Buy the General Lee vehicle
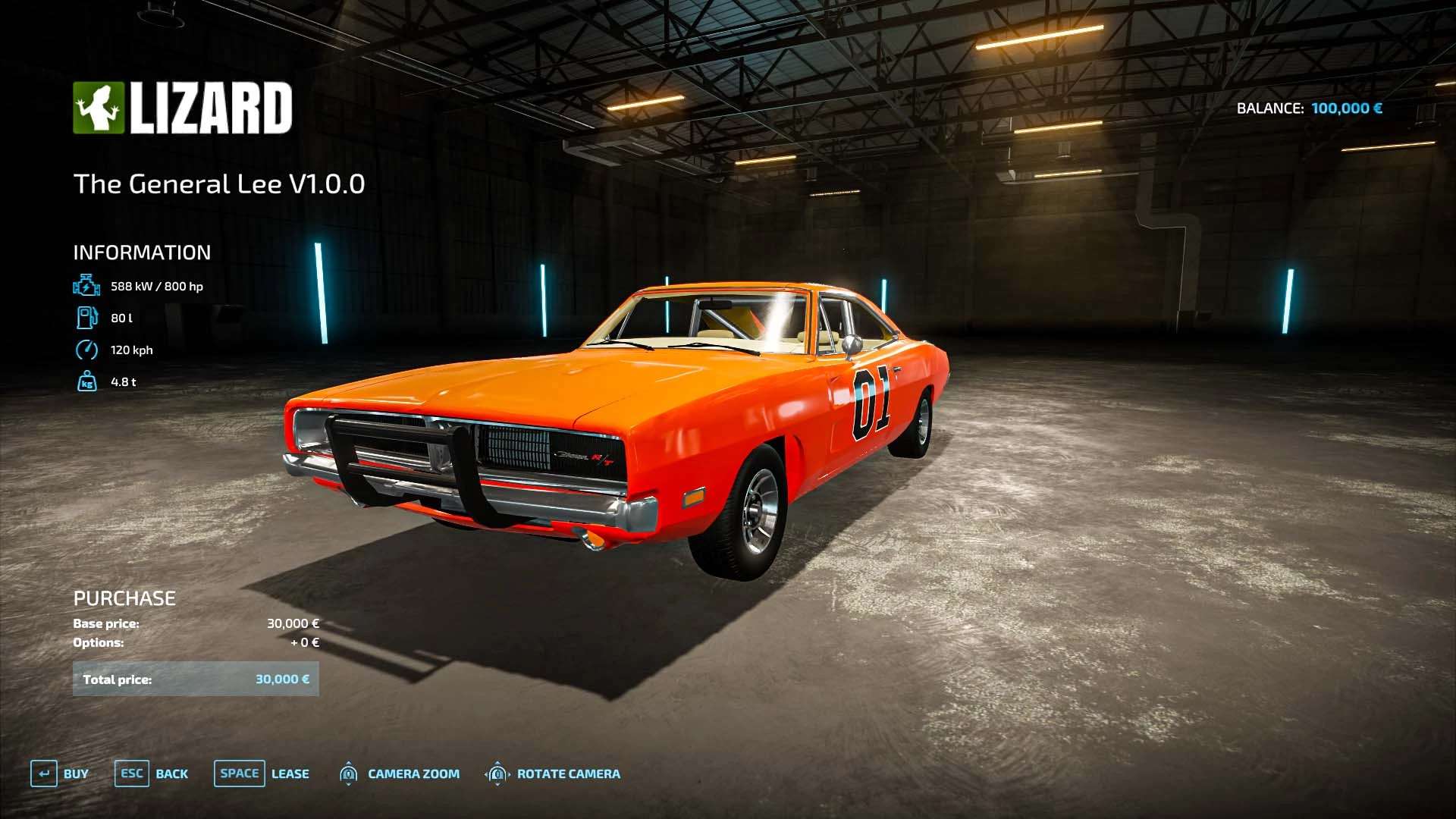Image resolution: width=1456 pixels, height=819 pixels. pyautogui.click(x=59, y=773)
